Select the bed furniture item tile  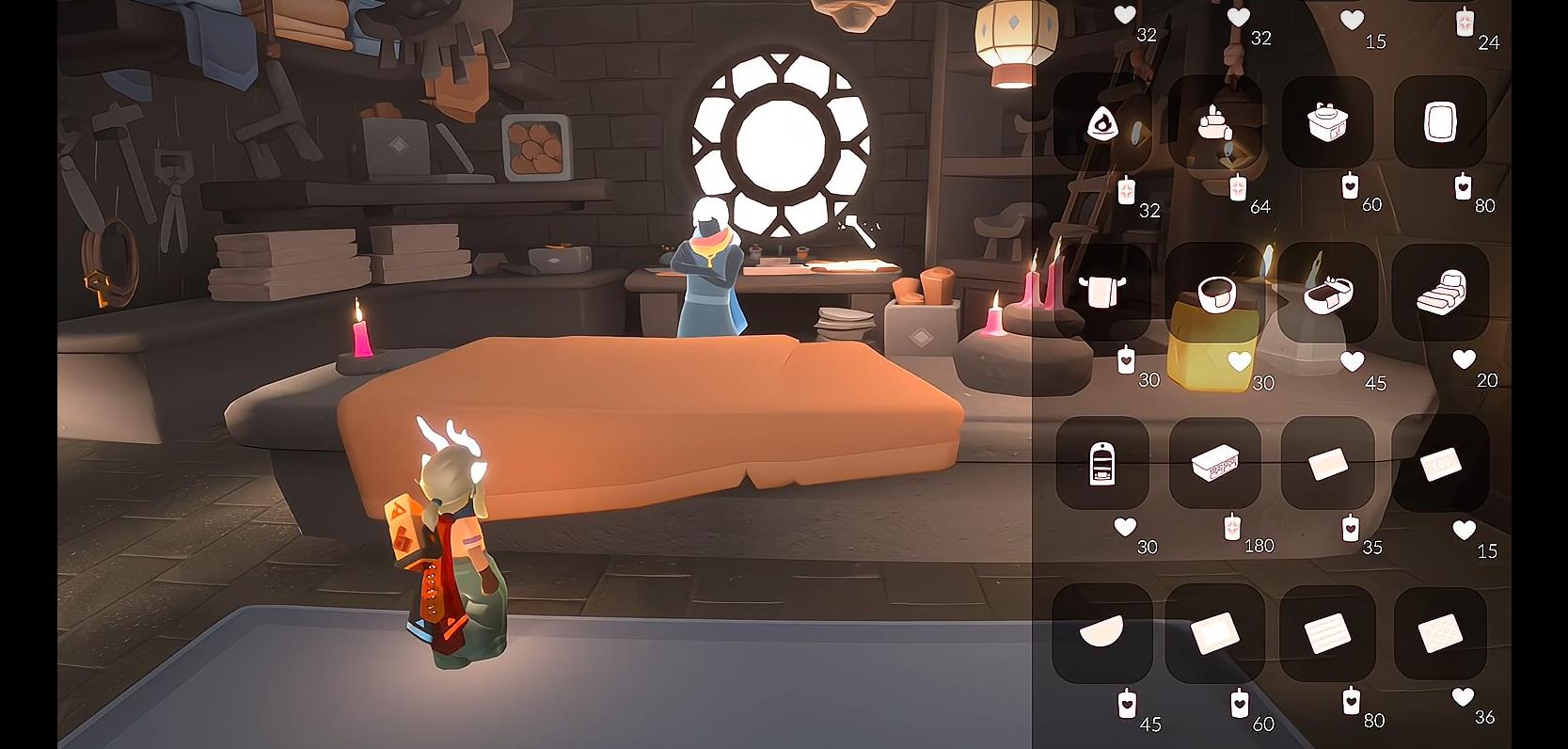[1440, 293]
